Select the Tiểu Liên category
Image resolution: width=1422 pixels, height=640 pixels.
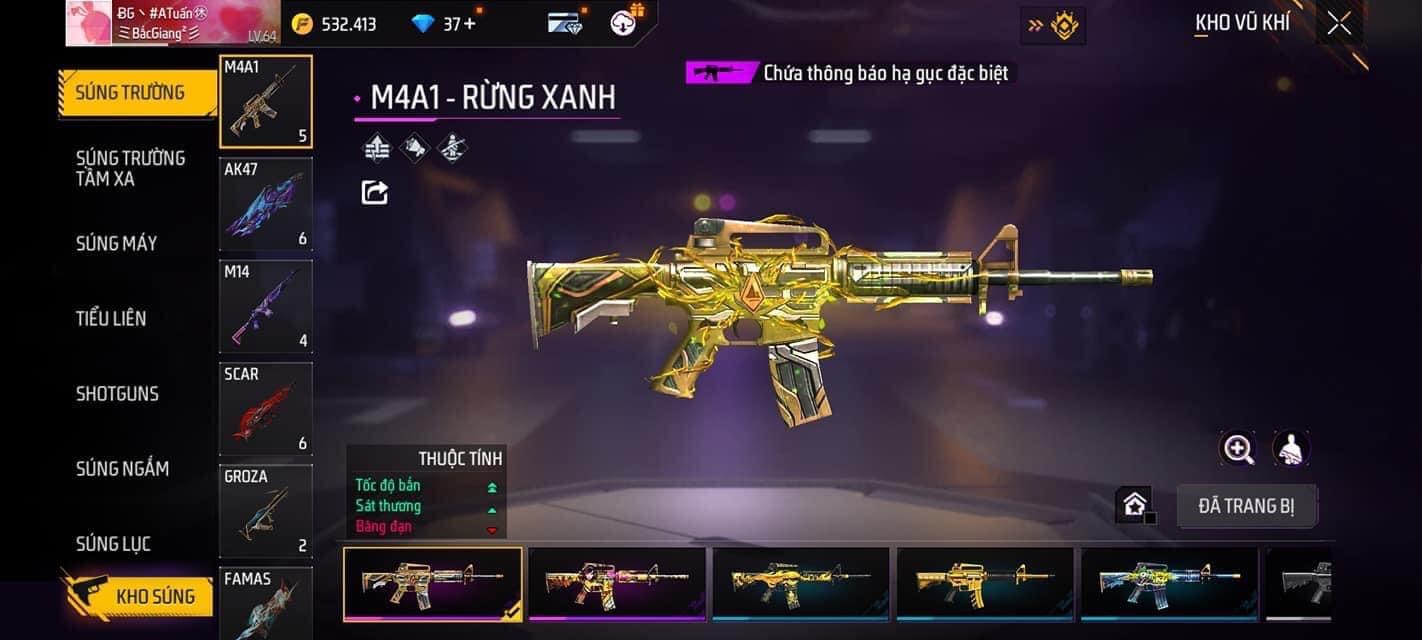[x=111, y=318]
